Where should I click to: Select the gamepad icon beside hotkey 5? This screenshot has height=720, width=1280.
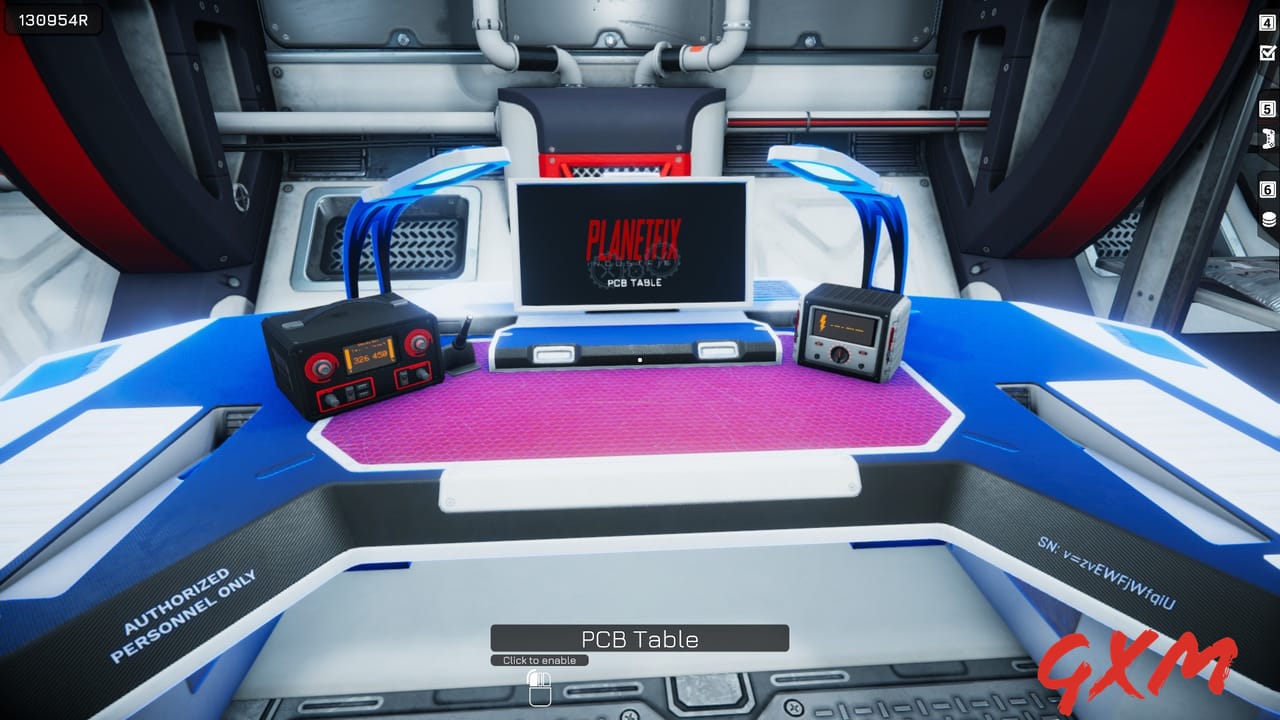(x=1268, y=136)
